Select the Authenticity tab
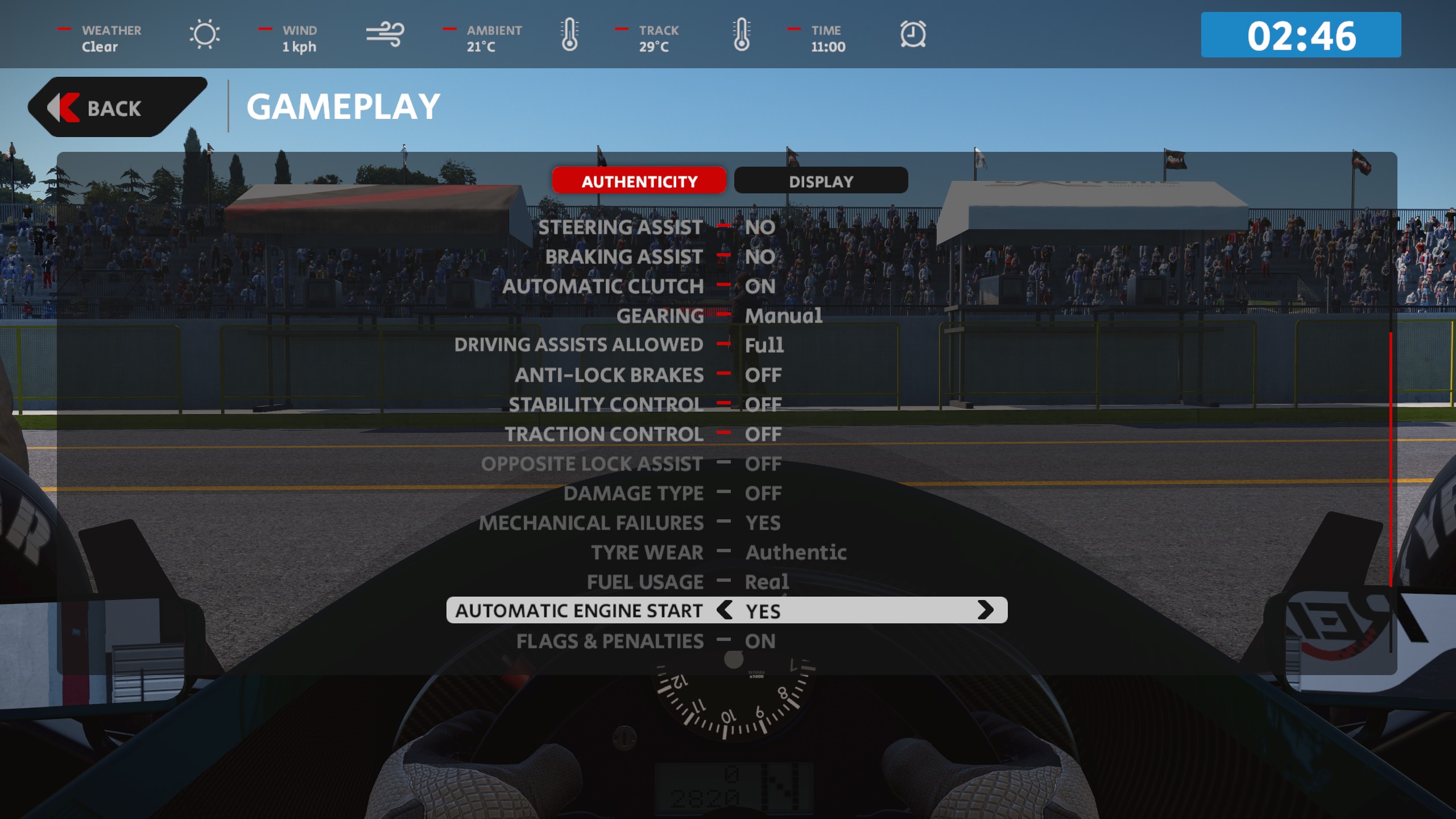The height and width of the screenshot is (819, 1456). tap(639, 181)
